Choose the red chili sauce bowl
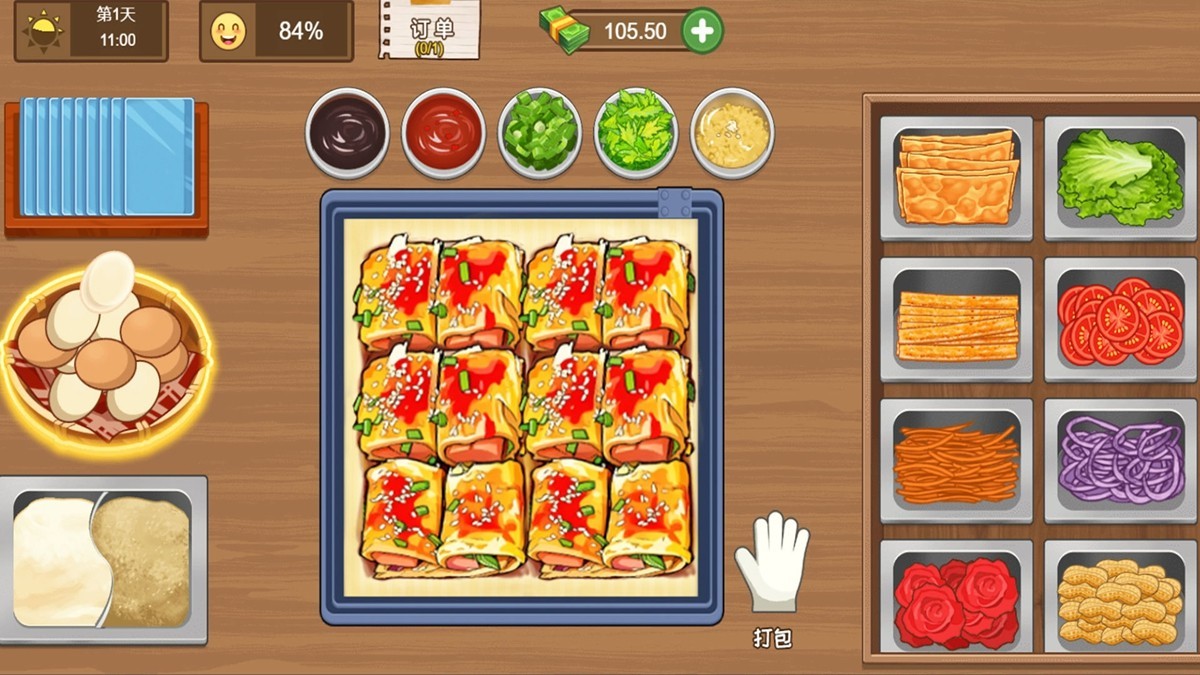 coord(443,133)
